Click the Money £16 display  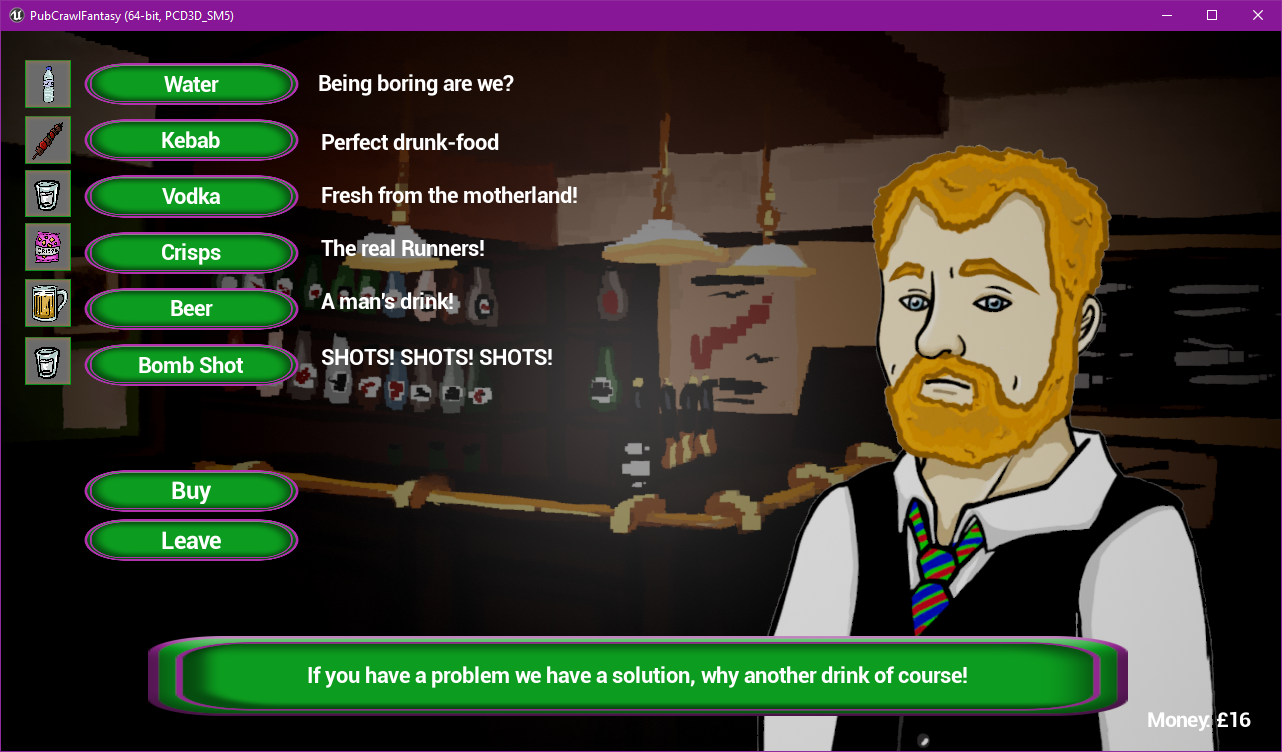click(1199, 720)
